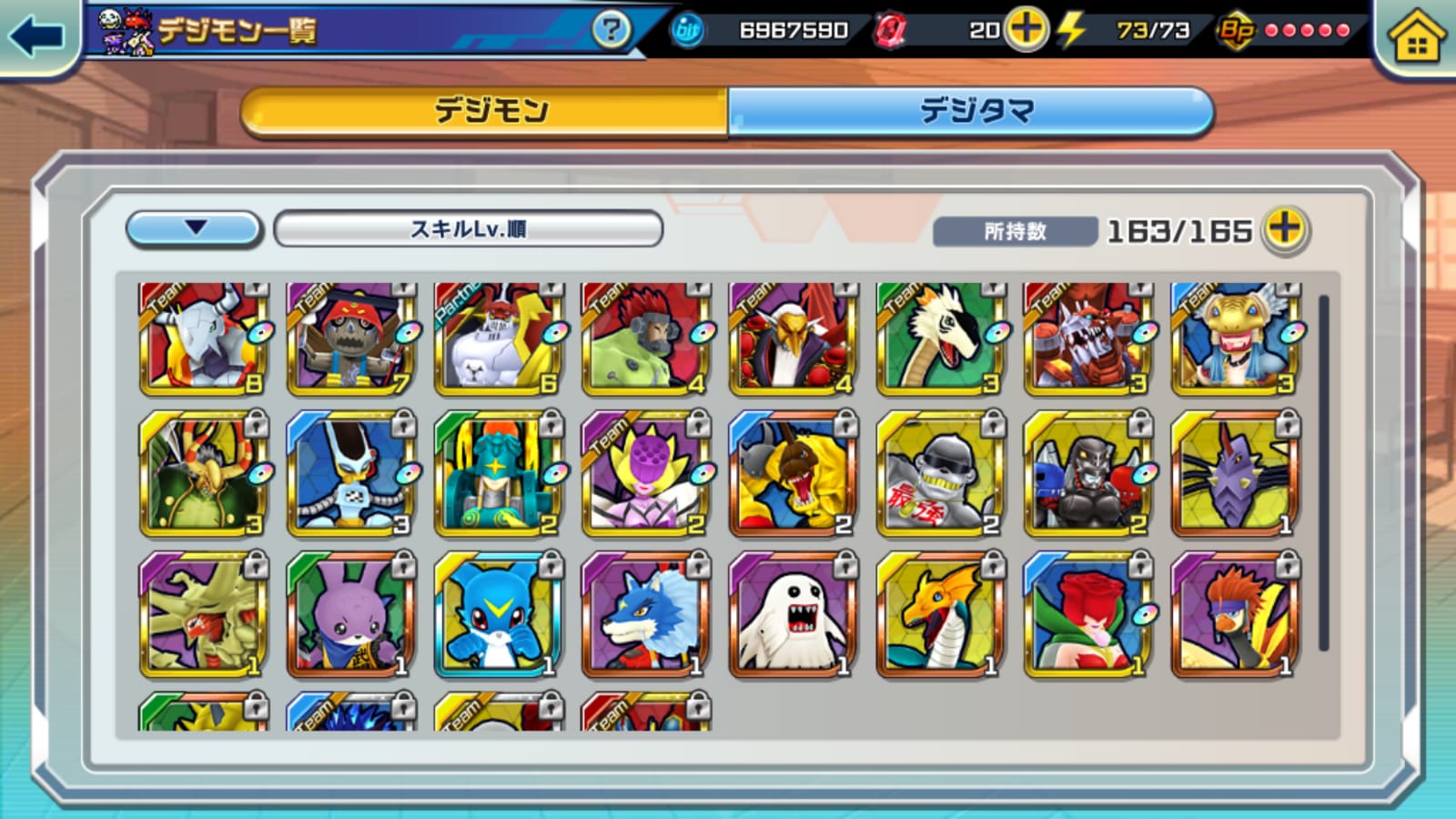Open the スキルLv.順 sort selector
1456x819 pixels.
pyautogui.click(x=468, y=228)
